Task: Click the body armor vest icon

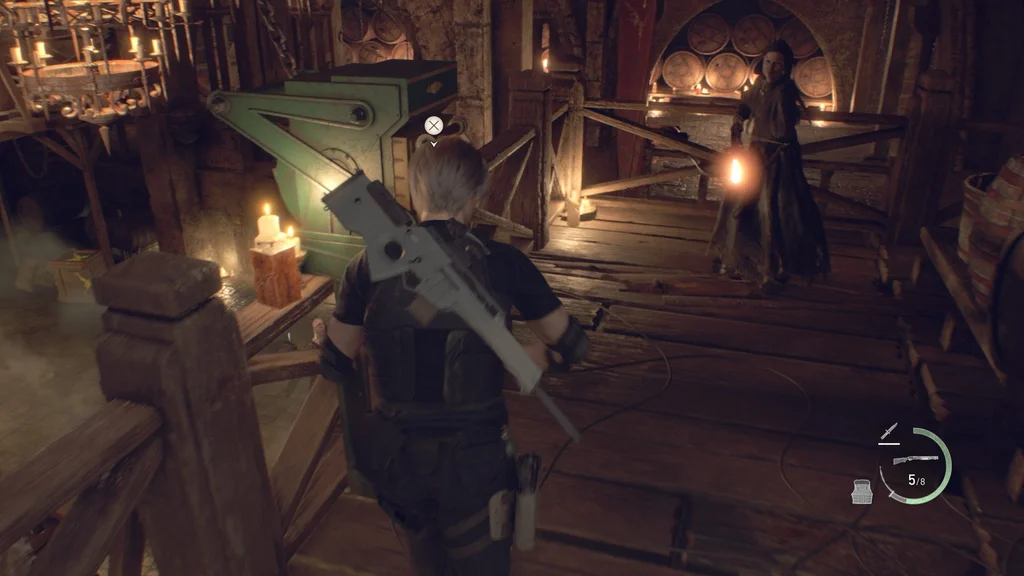Action: click(862, 491)
